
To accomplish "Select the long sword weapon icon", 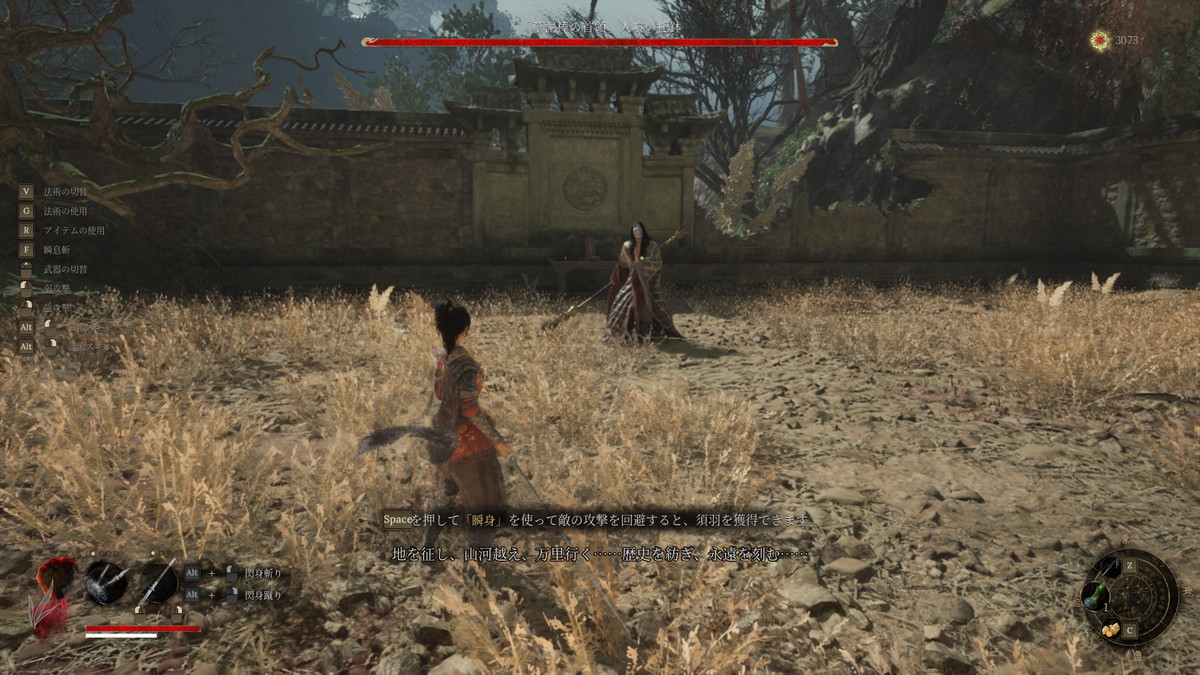I will click(157, 582).
